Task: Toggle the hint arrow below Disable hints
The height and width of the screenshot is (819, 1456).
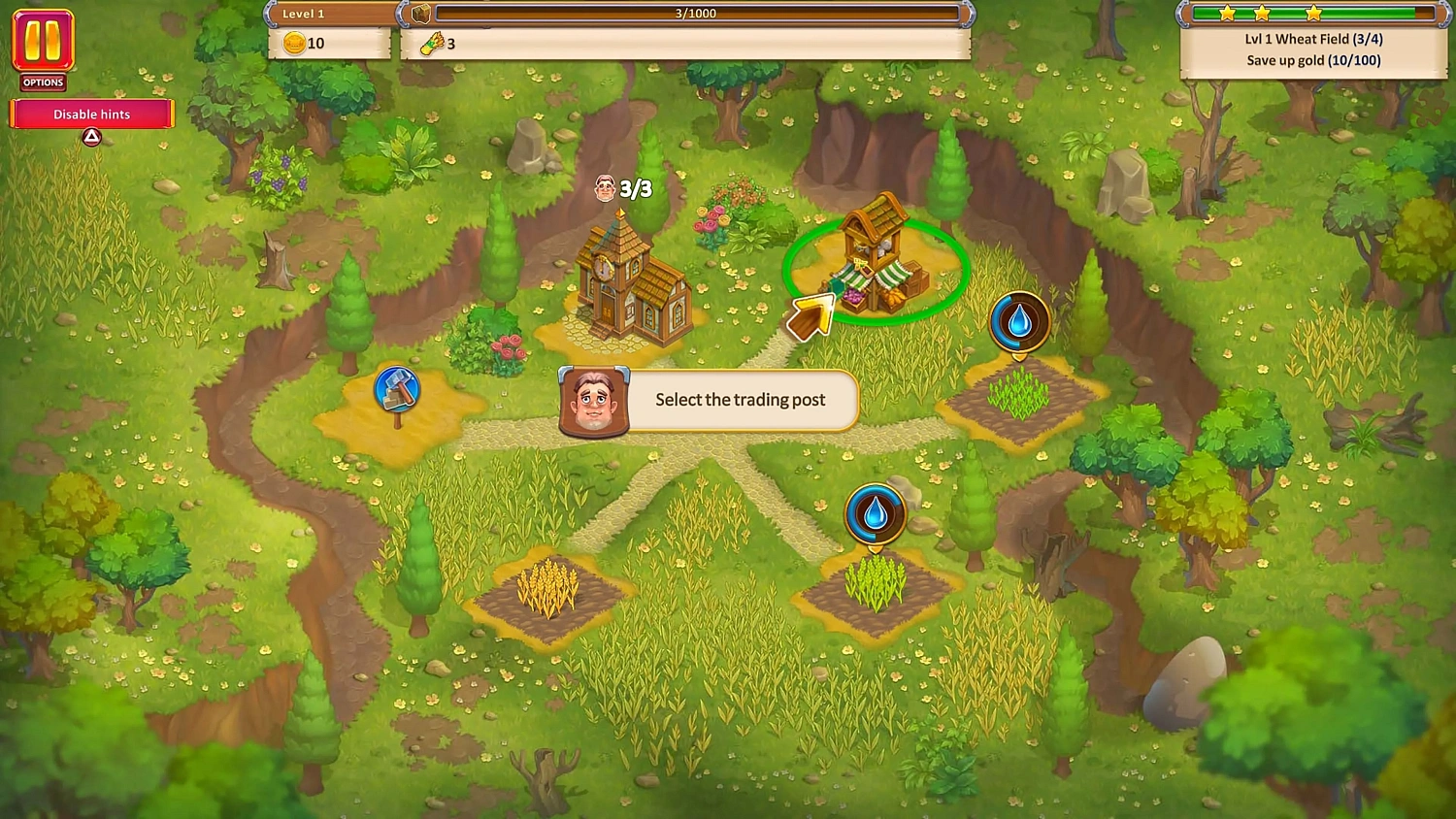Action: point(91,137)
